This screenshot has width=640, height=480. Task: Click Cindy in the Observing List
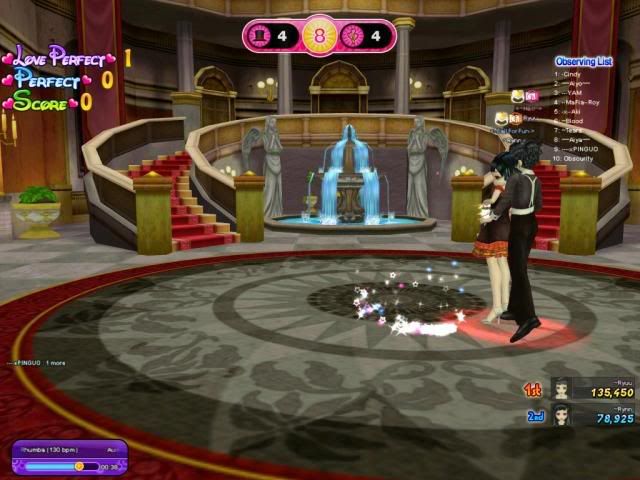point(571,74)
